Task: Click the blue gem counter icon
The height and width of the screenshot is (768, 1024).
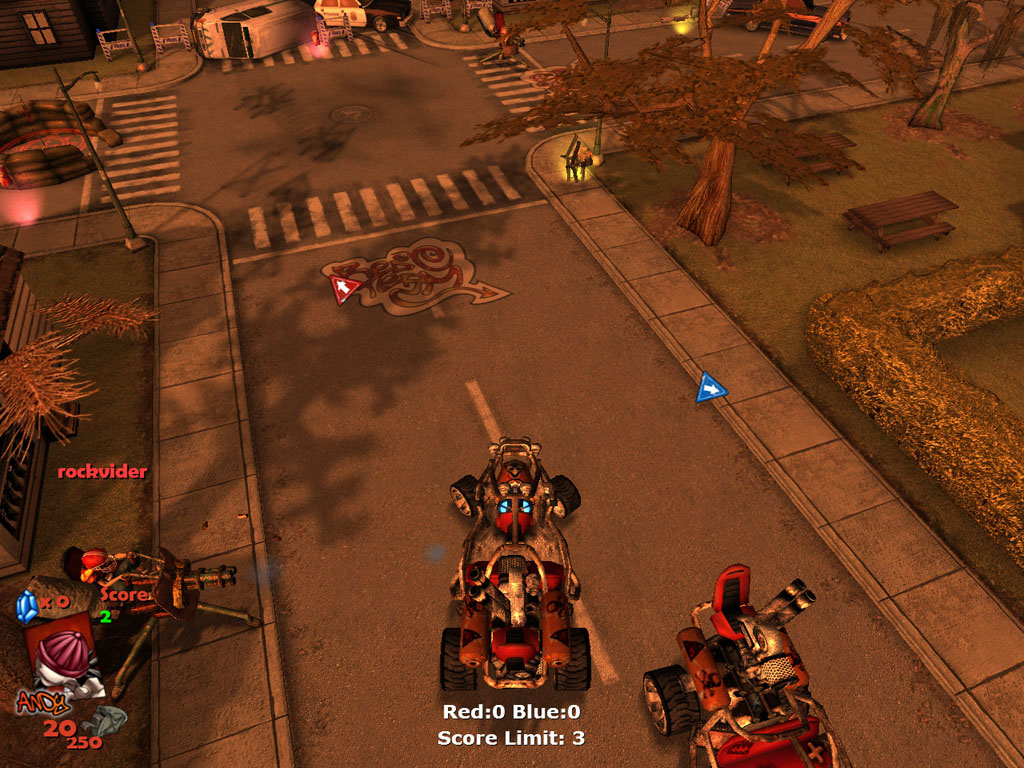Action: tap(26, 606)
